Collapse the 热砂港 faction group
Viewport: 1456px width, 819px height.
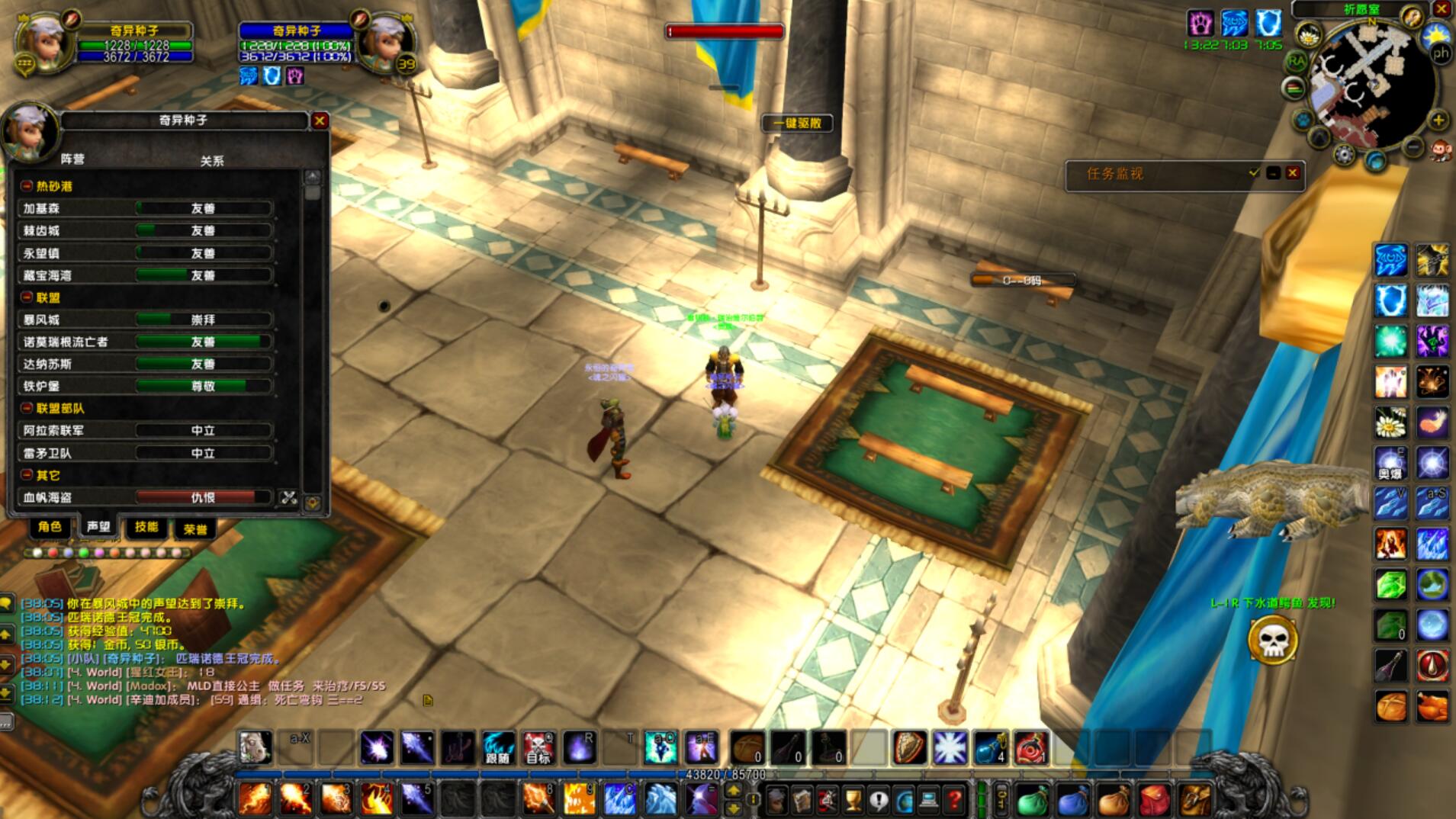(27, 186)
